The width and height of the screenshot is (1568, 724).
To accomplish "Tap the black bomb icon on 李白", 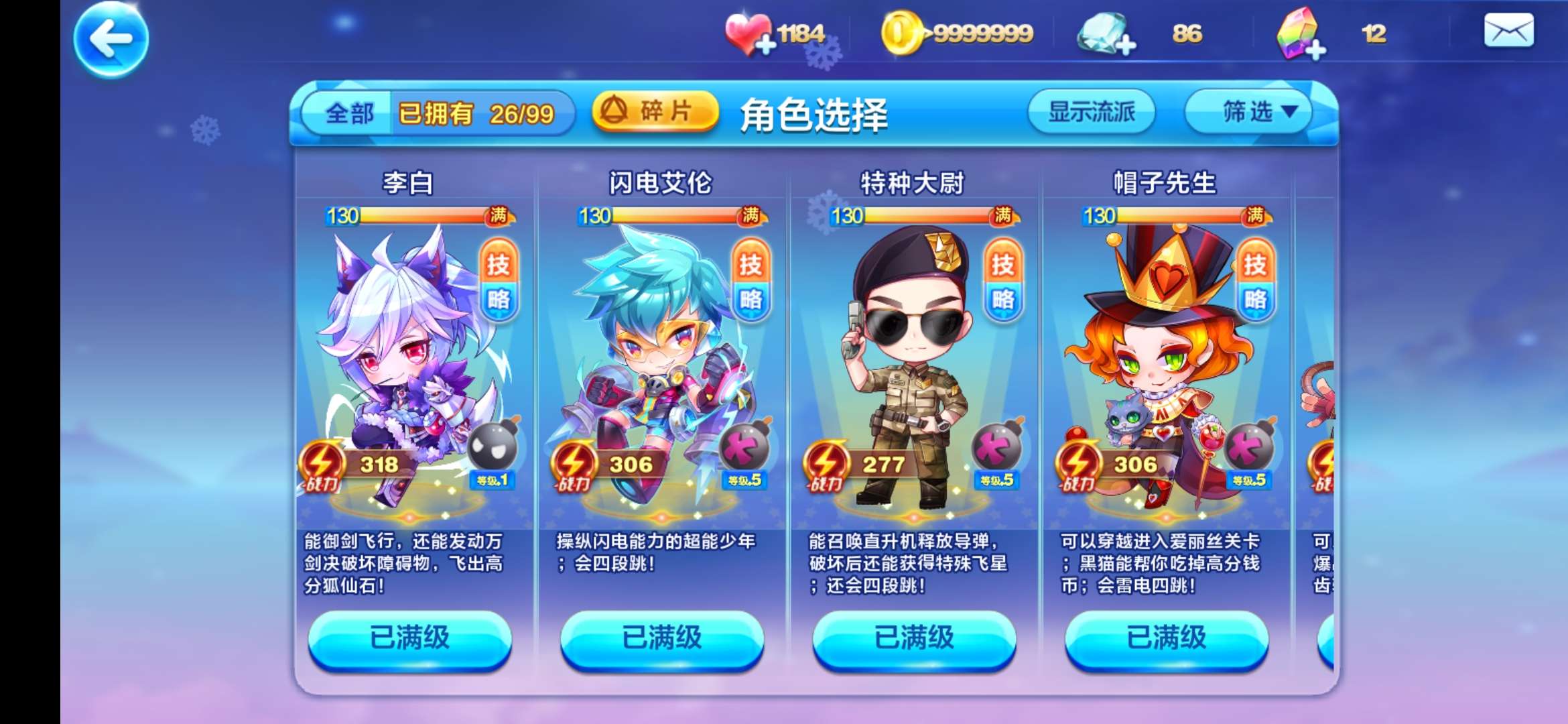I will click(494, 446).
